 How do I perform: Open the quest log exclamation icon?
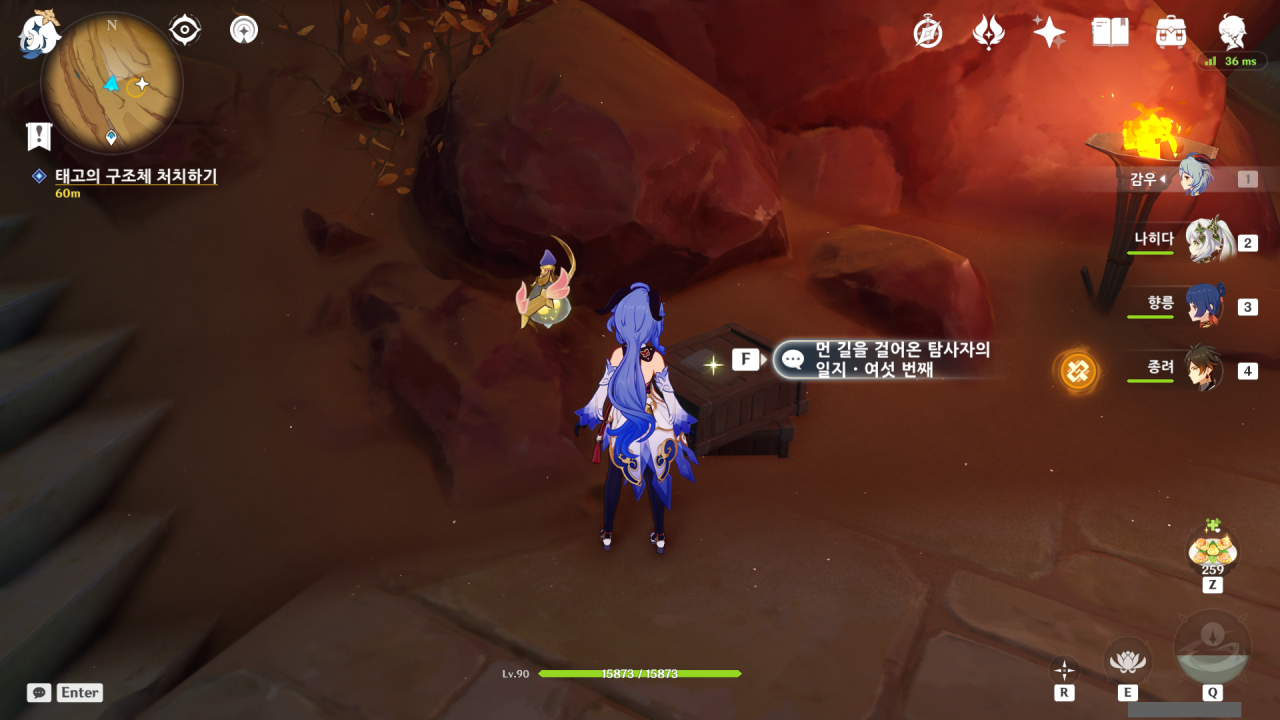(39, 136)
